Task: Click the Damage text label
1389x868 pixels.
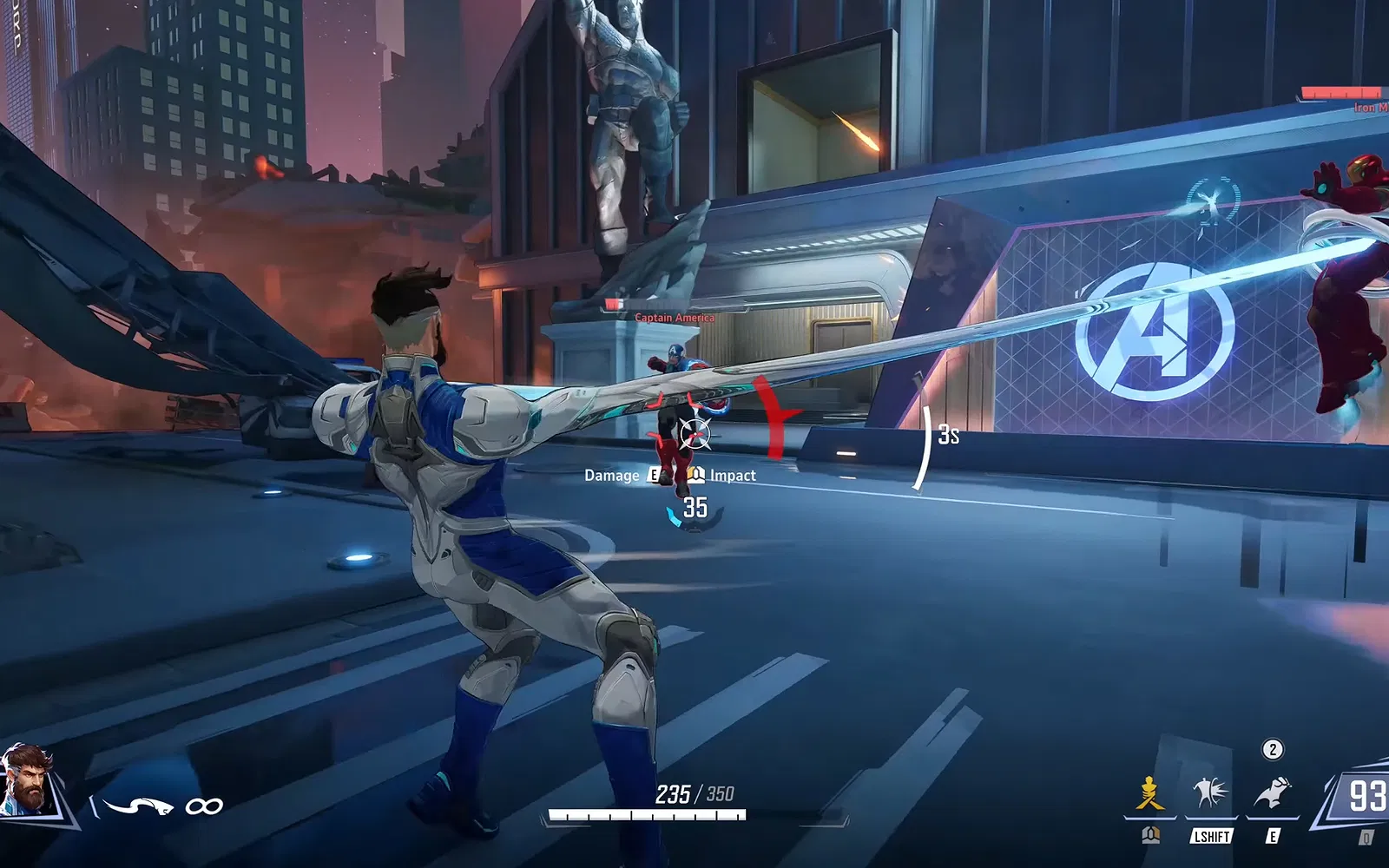Action: [610, 476]
